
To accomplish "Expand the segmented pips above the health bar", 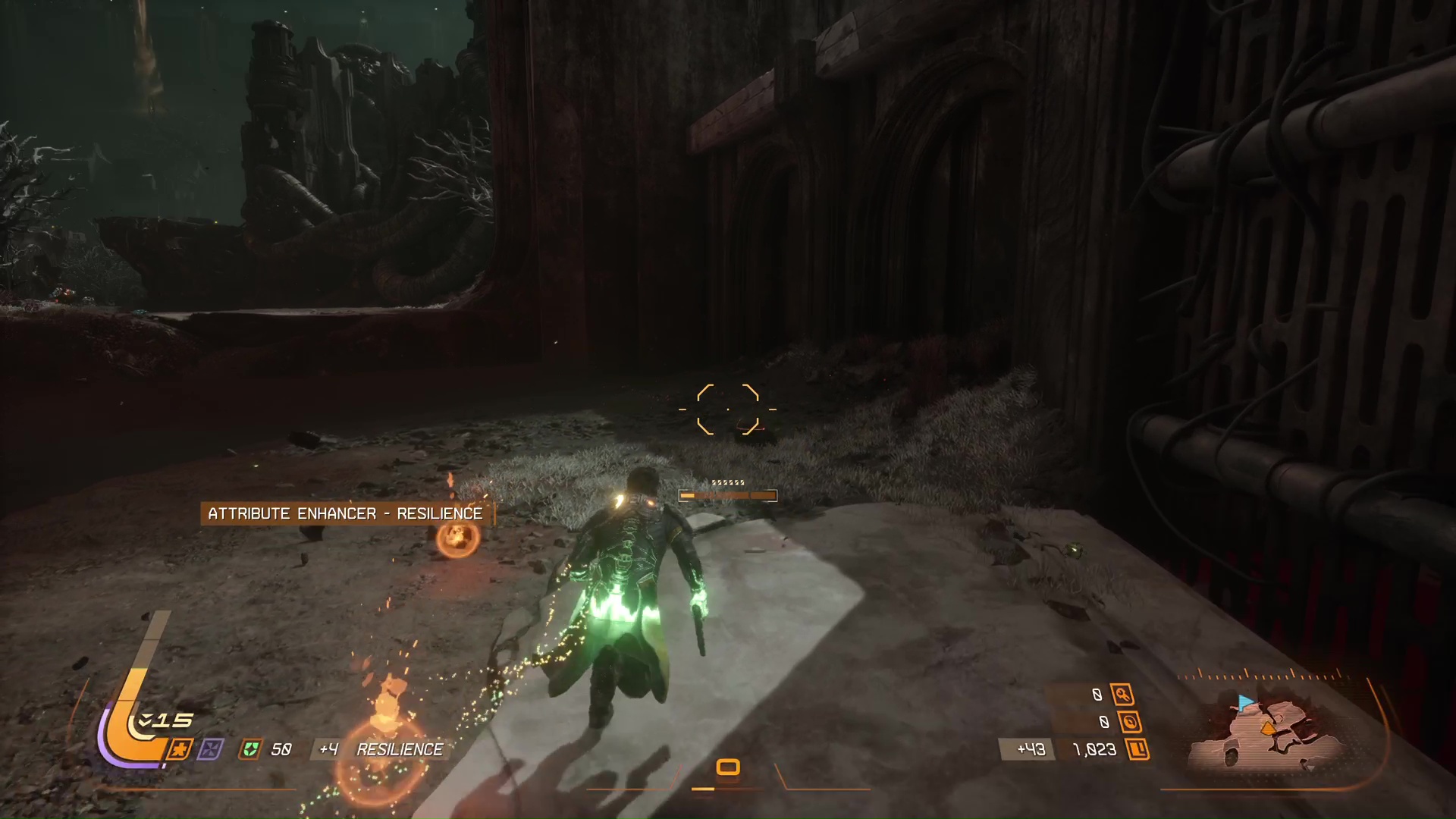I will (x=726, y=482).
